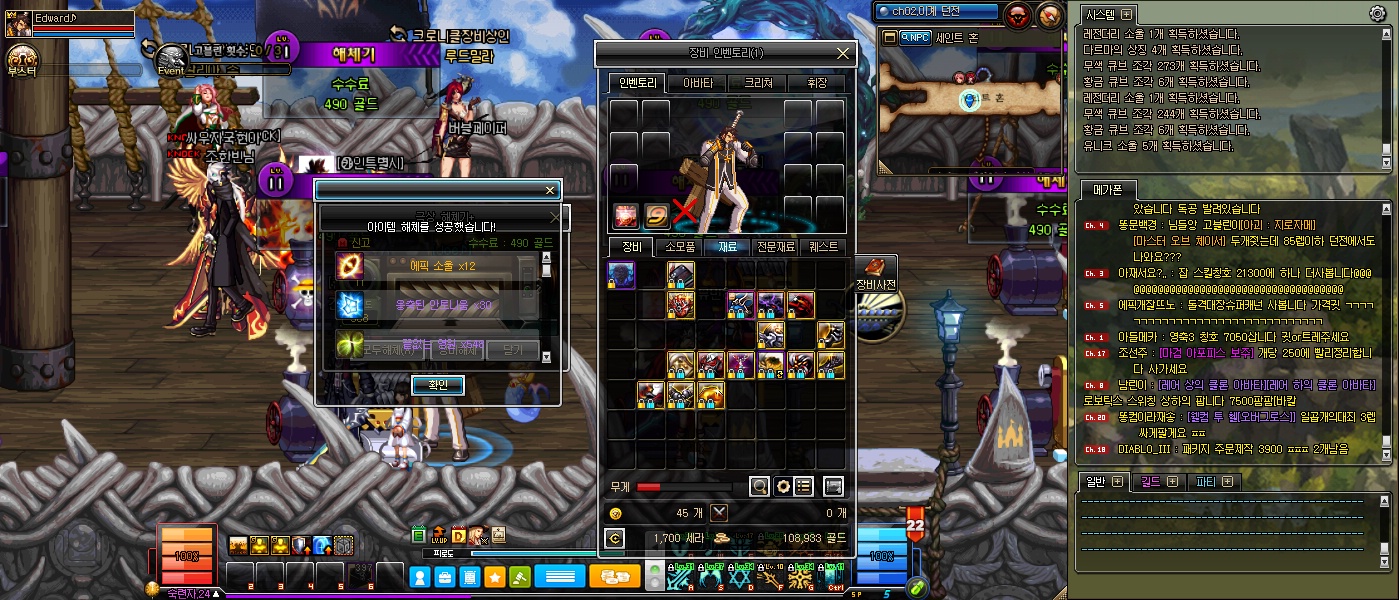Open the 길드 chat tab
Image resolution: width=1399 pixels, height=600 pixels.
click(1156, 481)
